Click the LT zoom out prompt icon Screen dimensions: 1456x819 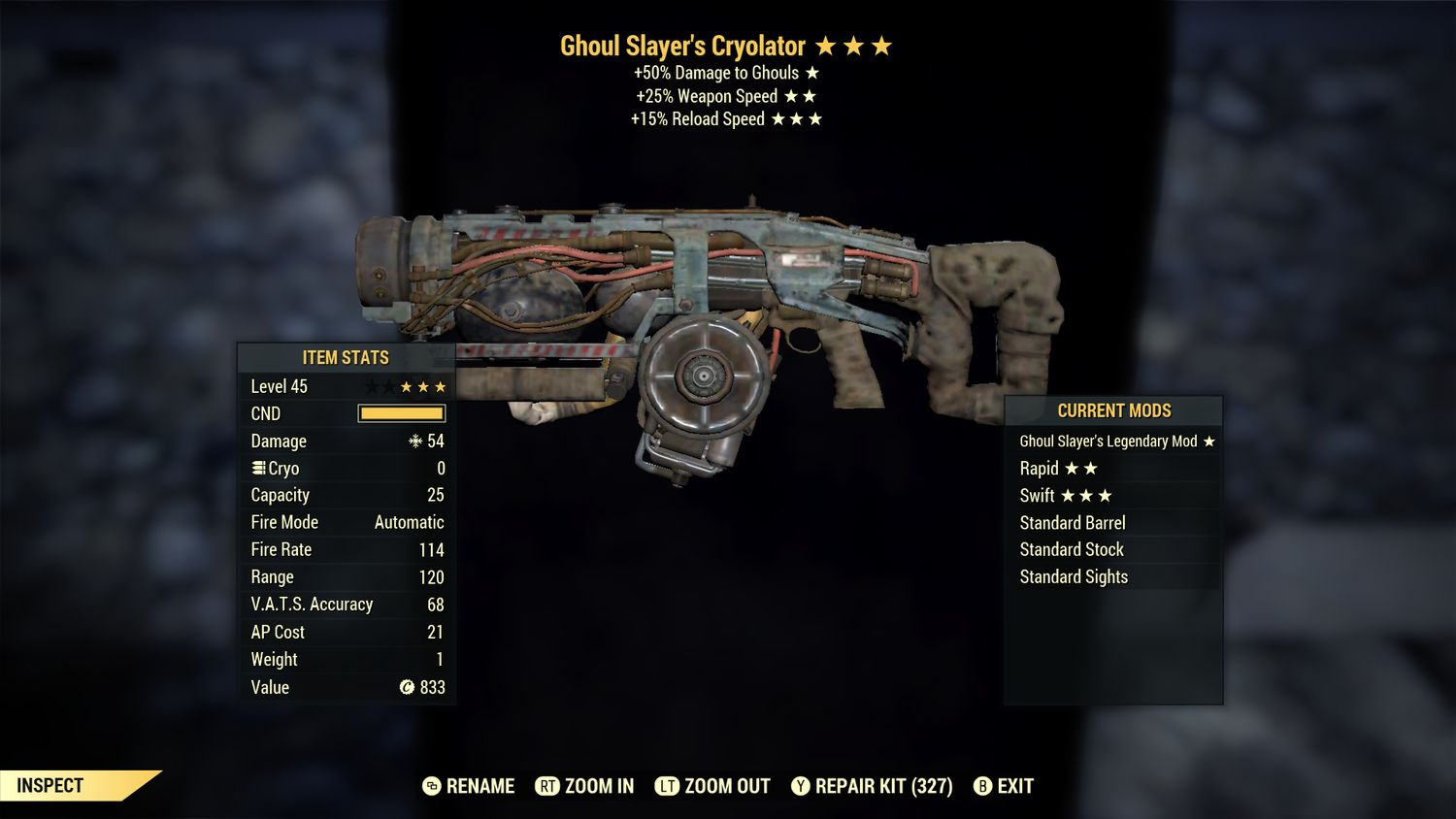[668, 786]
